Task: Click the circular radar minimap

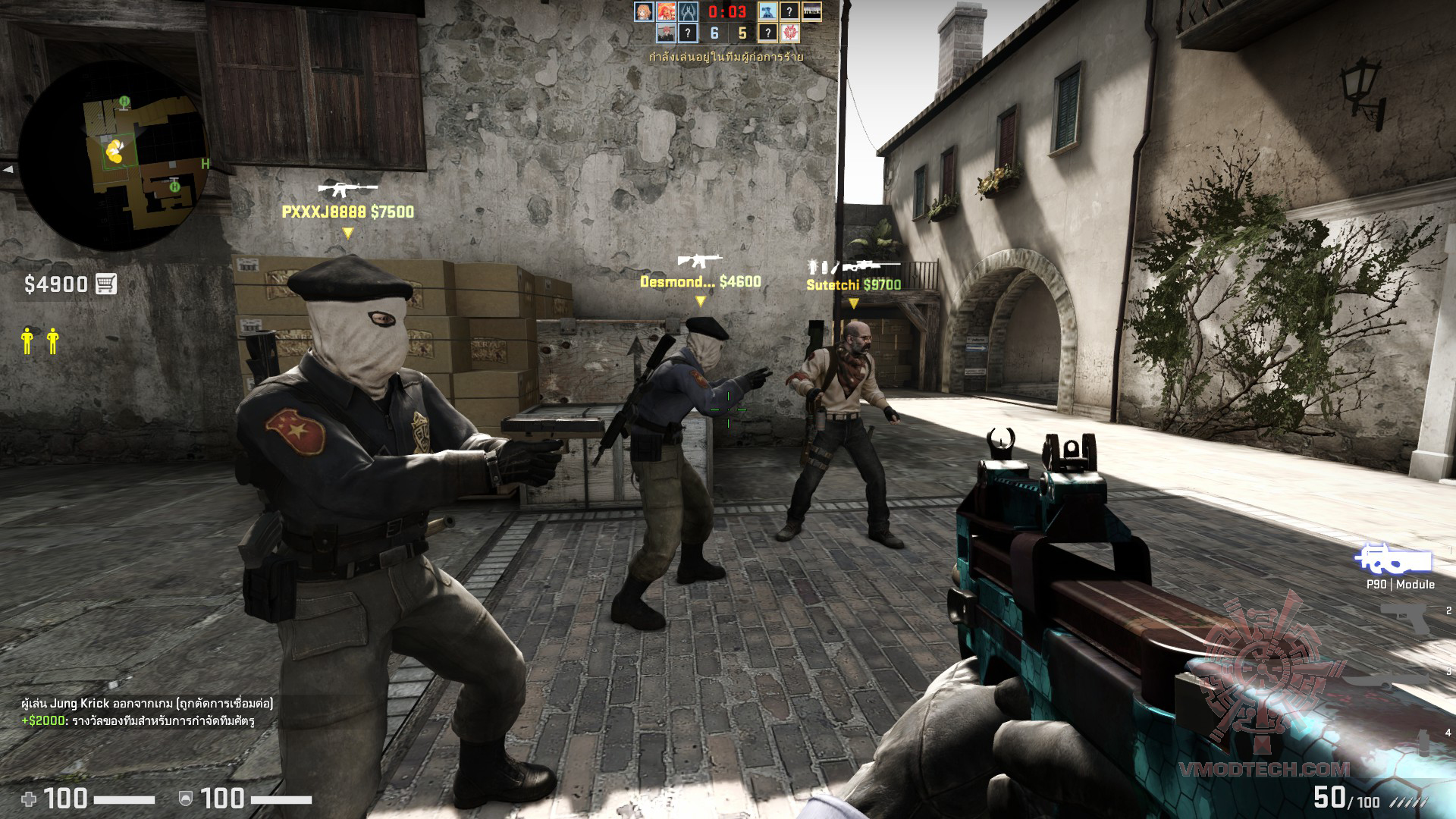Action: [114, 155]
